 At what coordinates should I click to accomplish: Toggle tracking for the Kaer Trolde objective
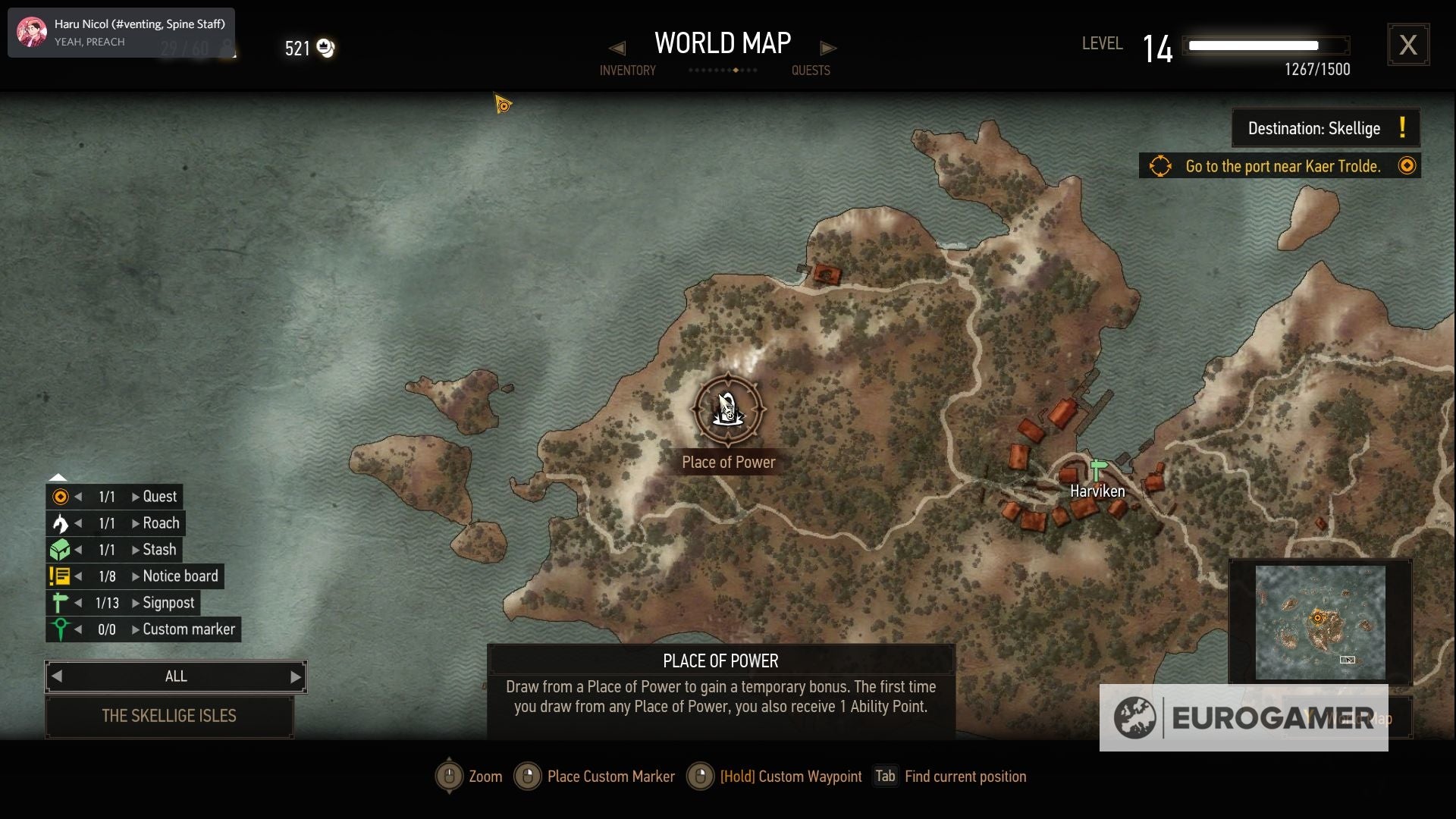pos(1407,165)
